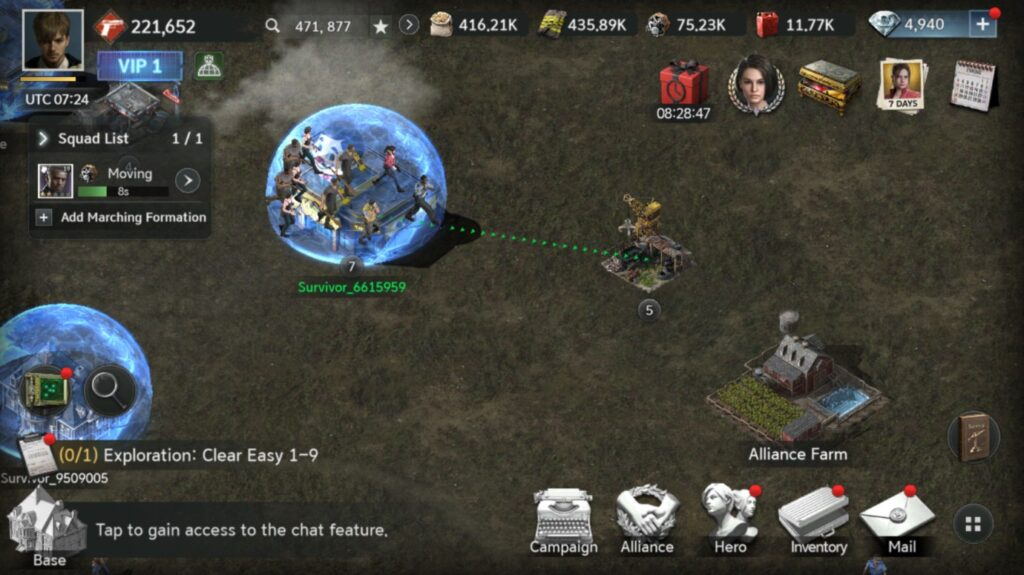The height and width of the screenshot is (575, 1024).
Task: Open the VIP 1 benefits panel
Action: tap(140, 66)
